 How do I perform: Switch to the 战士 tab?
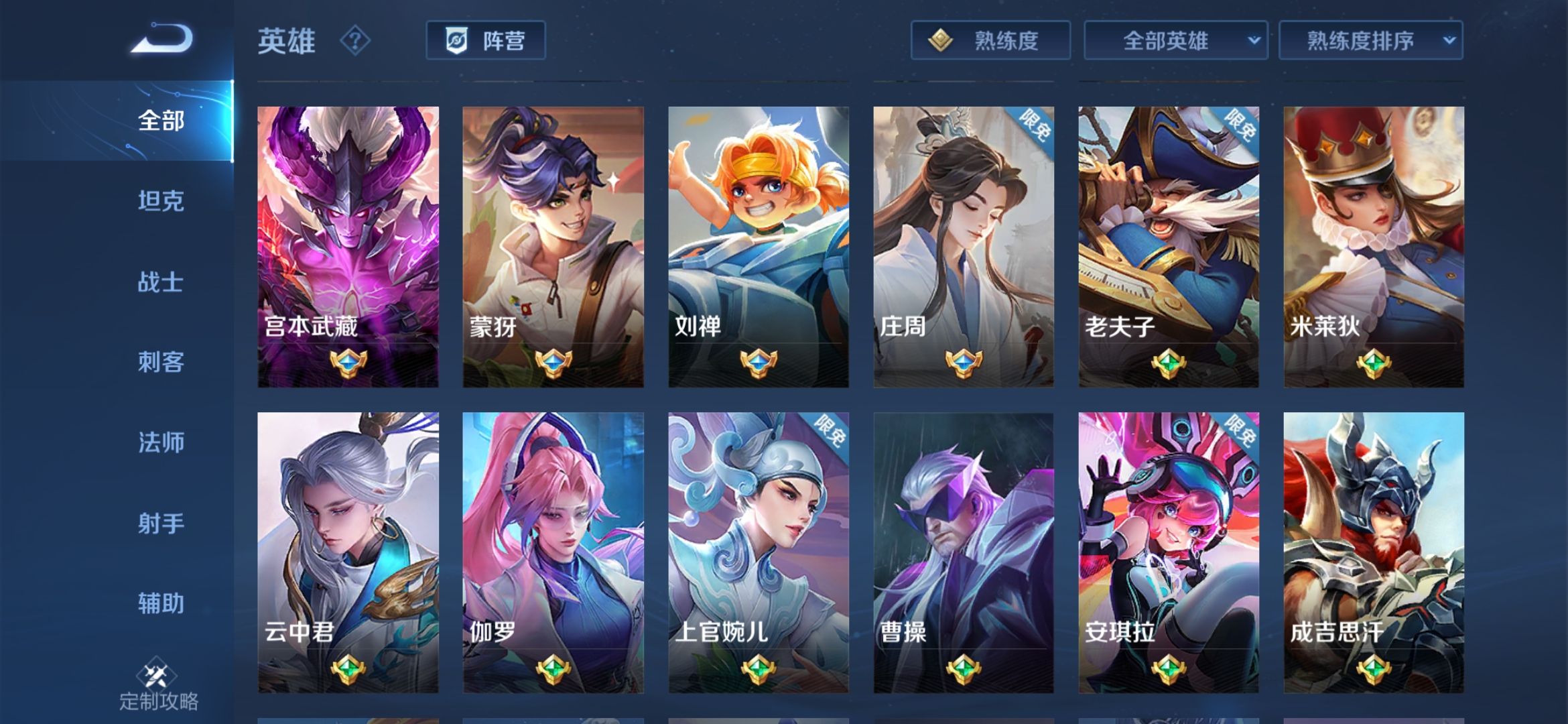161,282
